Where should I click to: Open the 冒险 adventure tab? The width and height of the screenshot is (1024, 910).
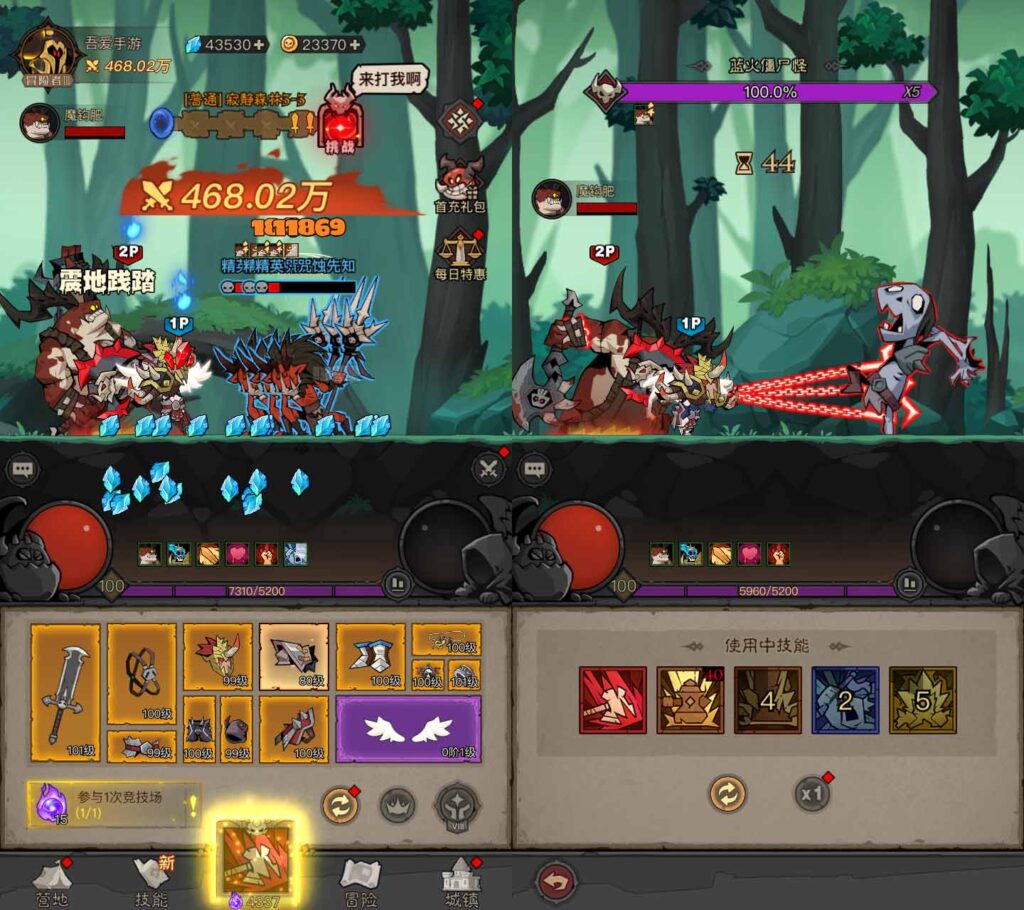pos(359,881)
